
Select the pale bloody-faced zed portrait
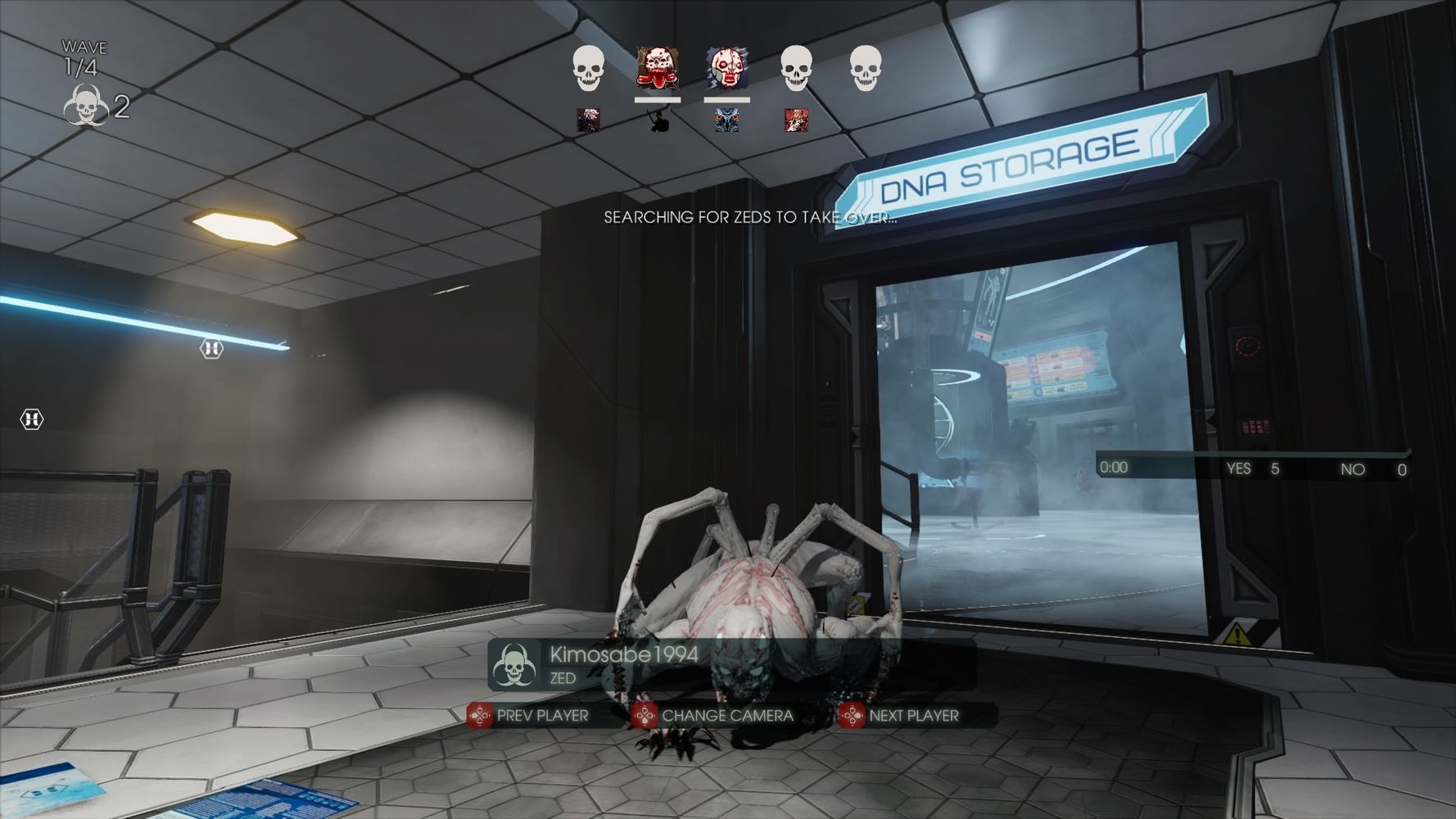[x=726, y=68]
